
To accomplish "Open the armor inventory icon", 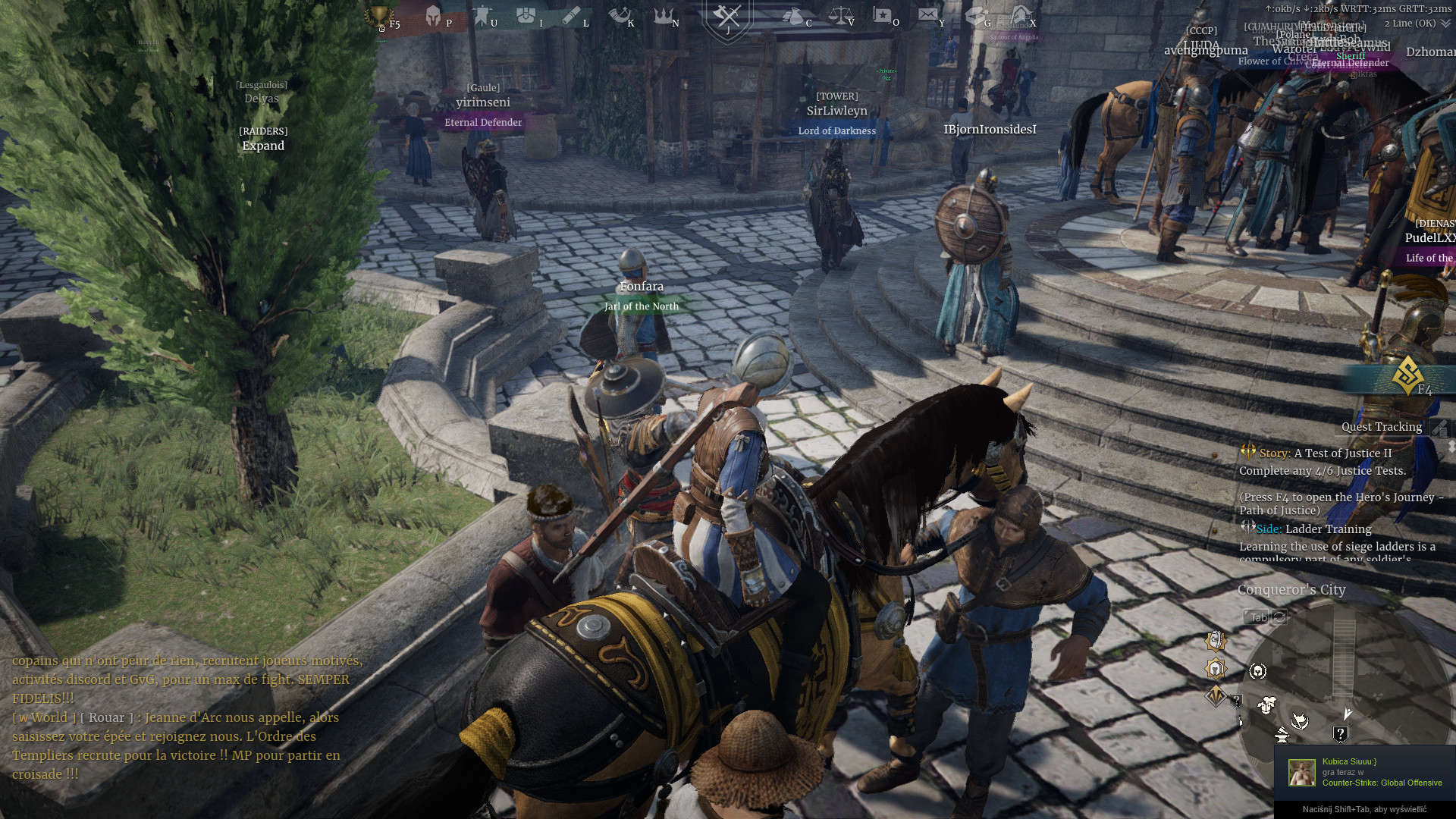I will coord(526,16).
